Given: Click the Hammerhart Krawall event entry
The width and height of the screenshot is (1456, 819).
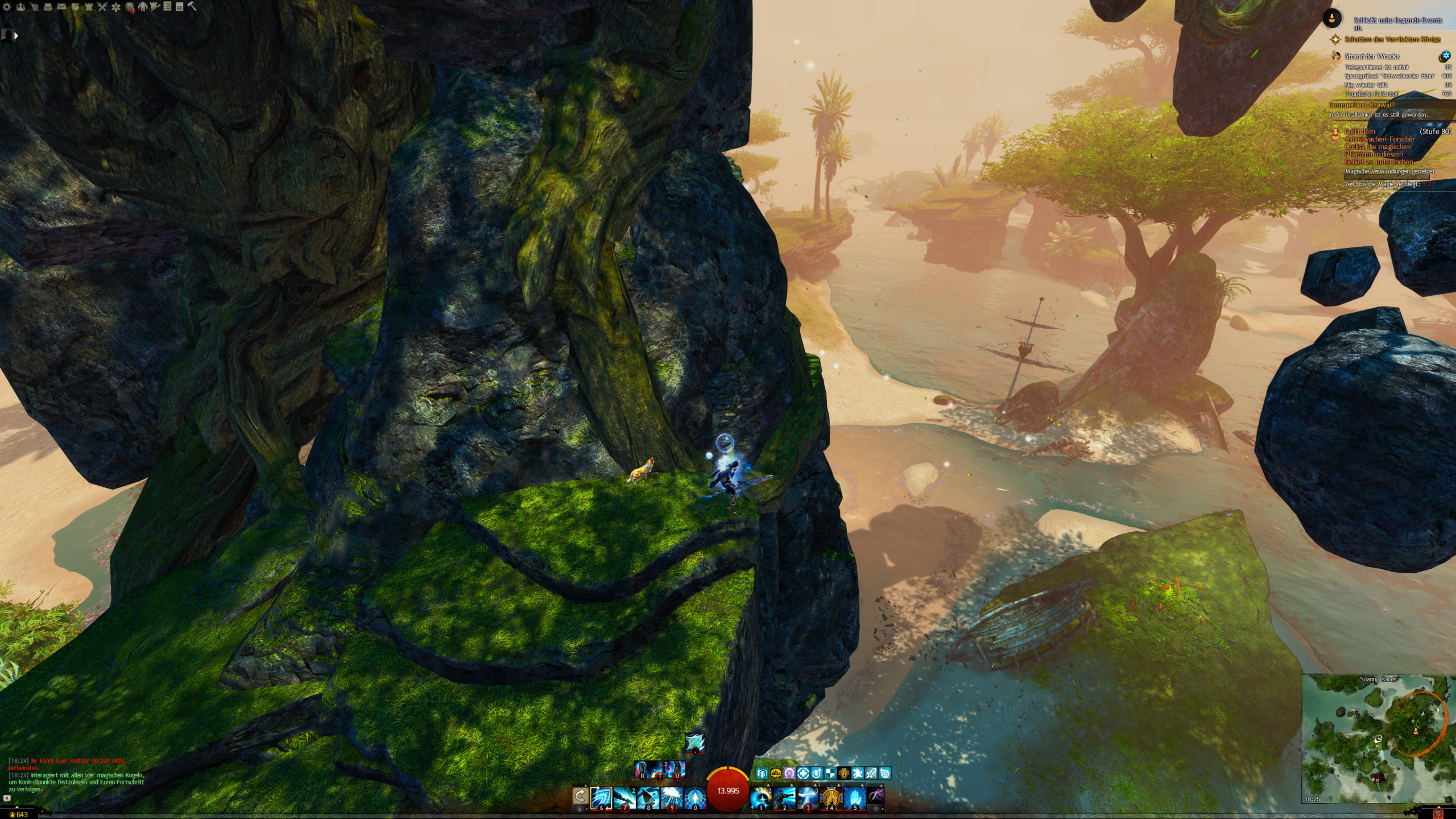Looking at the screenshot, I should coord(1361,105).
